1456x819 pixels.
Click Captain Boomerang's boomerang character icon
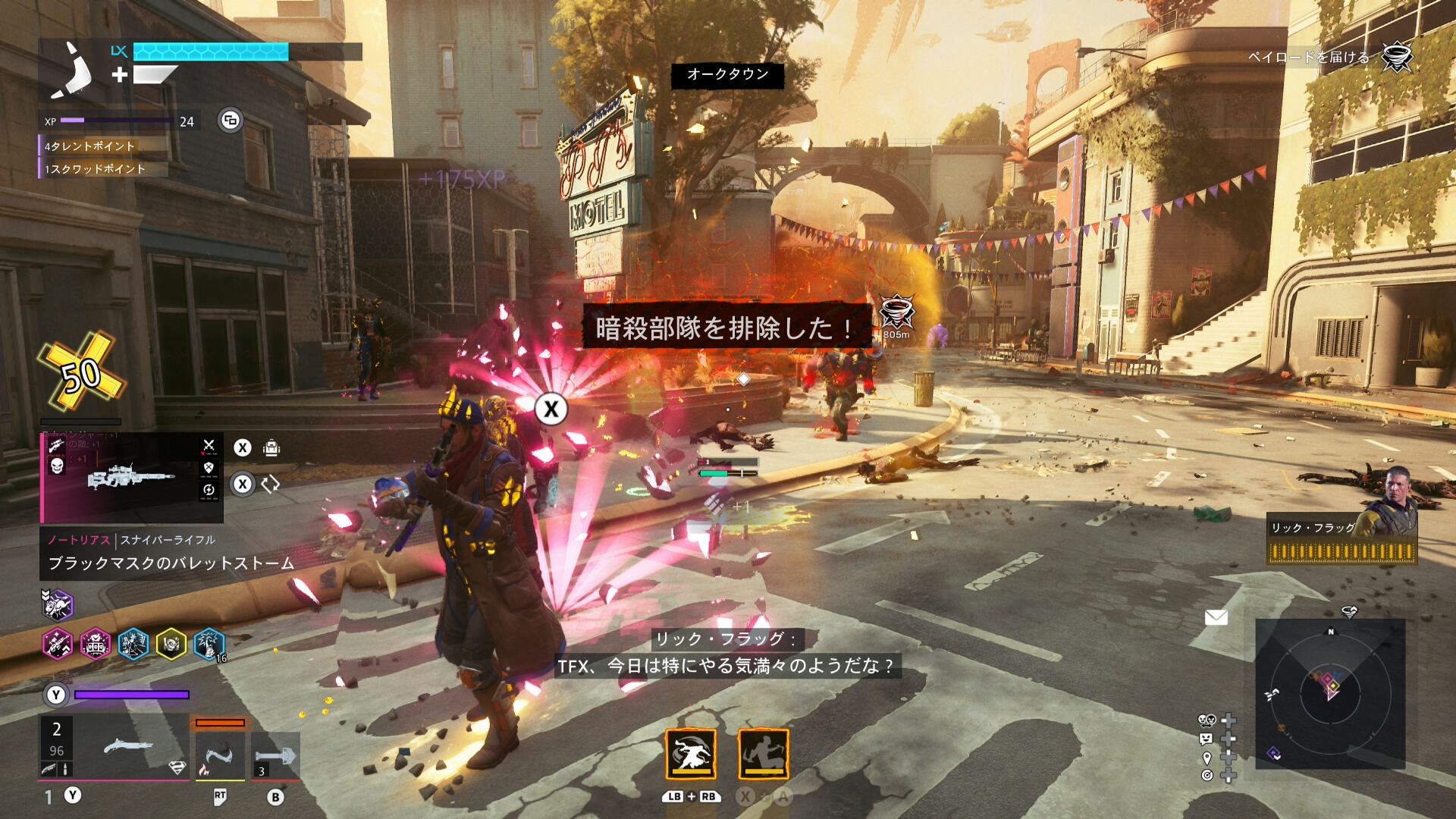point(72,71)
